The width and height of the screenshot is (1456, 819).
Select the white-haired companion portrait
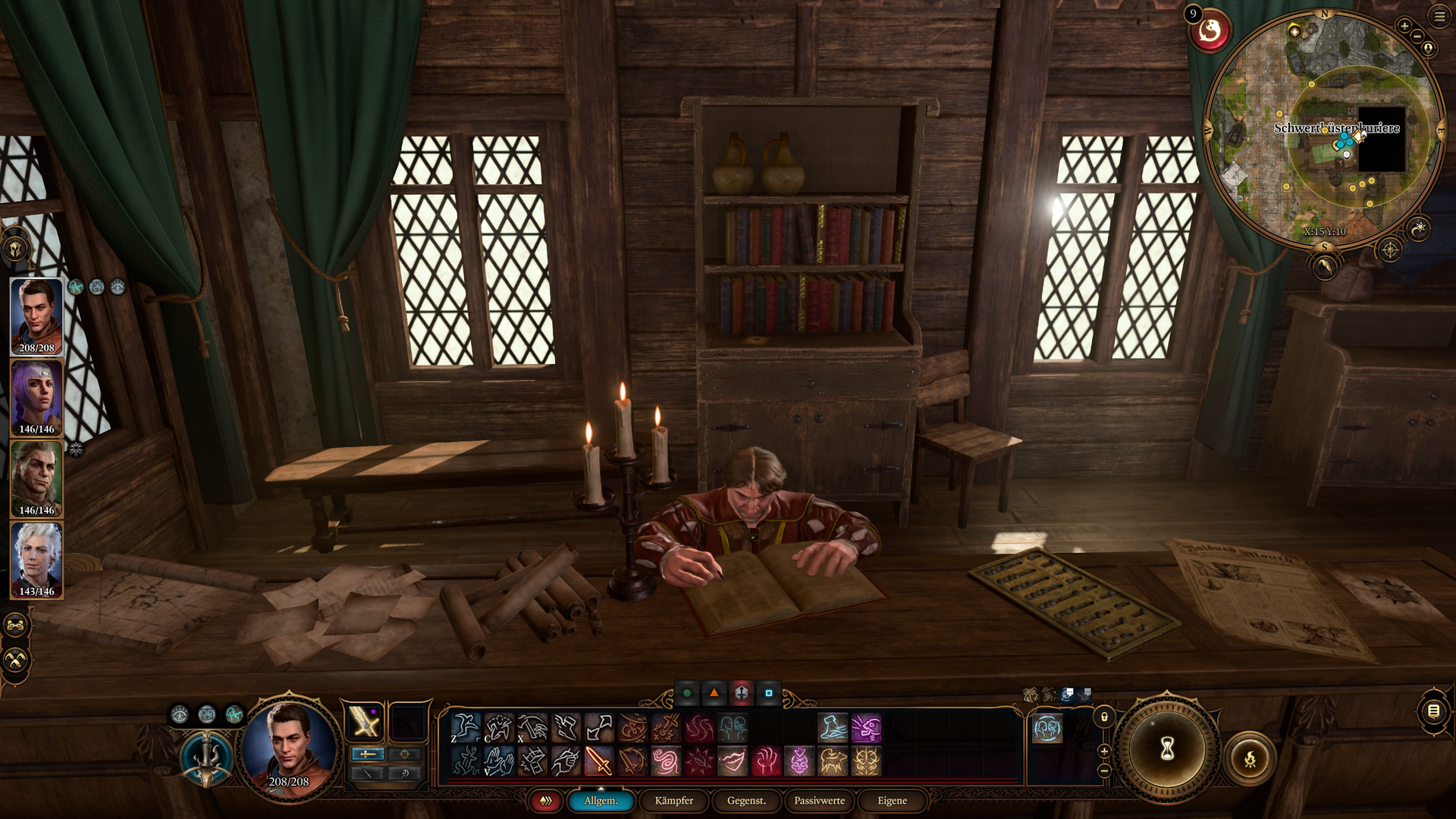(36, 560)
